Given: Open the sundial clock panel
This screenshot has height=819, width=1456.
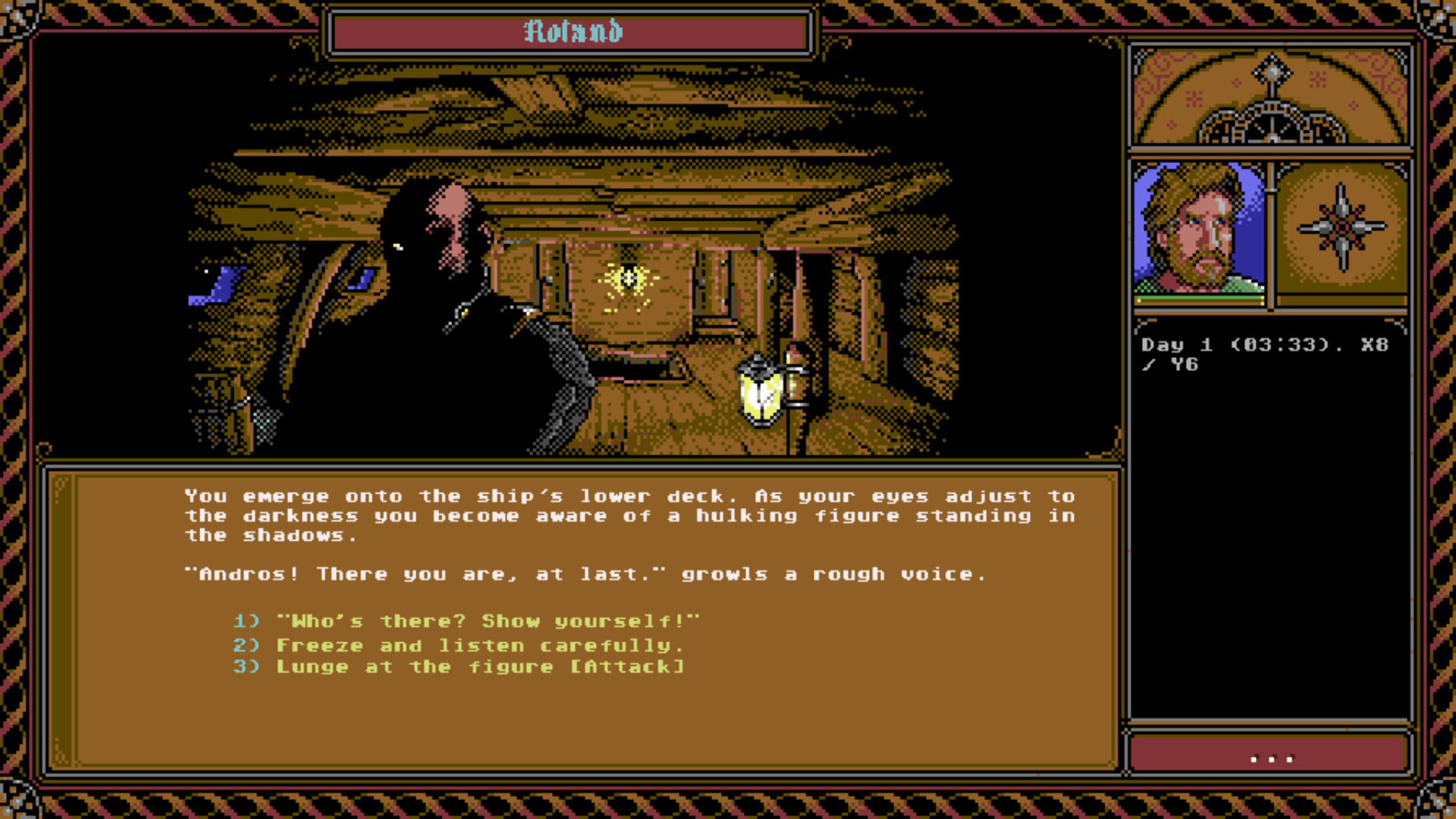Looking at the screenshot, I should coord(1271,96).
